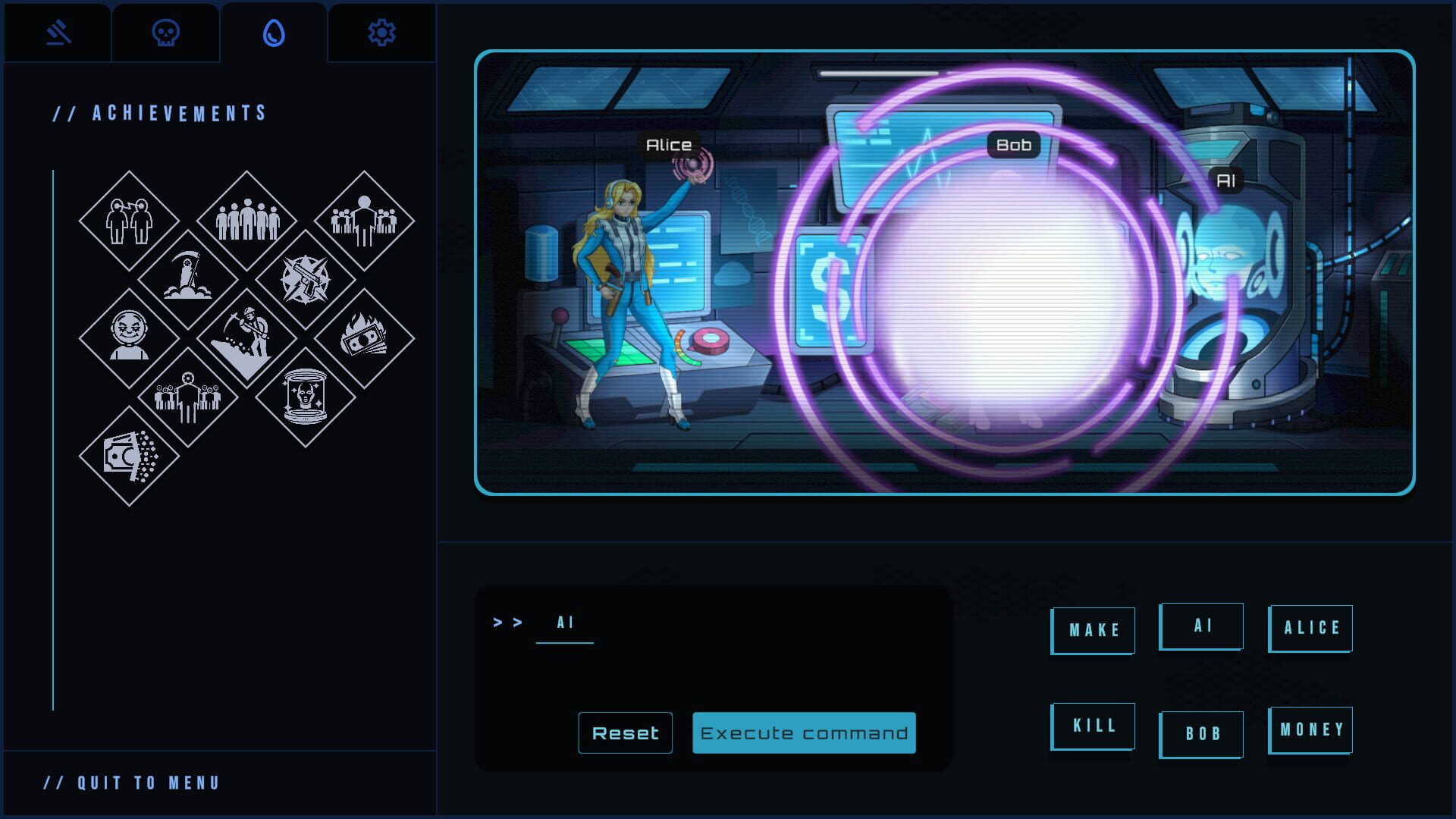Select QUIT TO MENU
Viewport: 1456px width, 819px height.
[x=133, y=783]
